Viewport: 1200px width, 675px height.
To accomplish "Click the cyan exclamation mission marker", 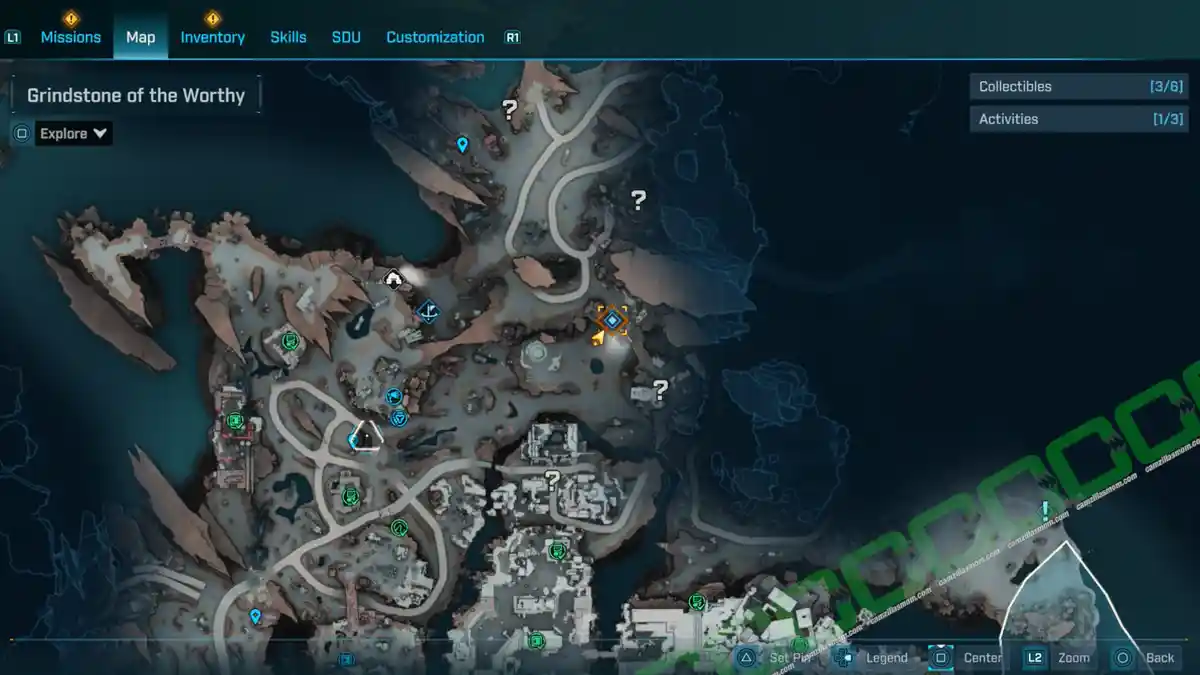I will (x=1045, y=511).
